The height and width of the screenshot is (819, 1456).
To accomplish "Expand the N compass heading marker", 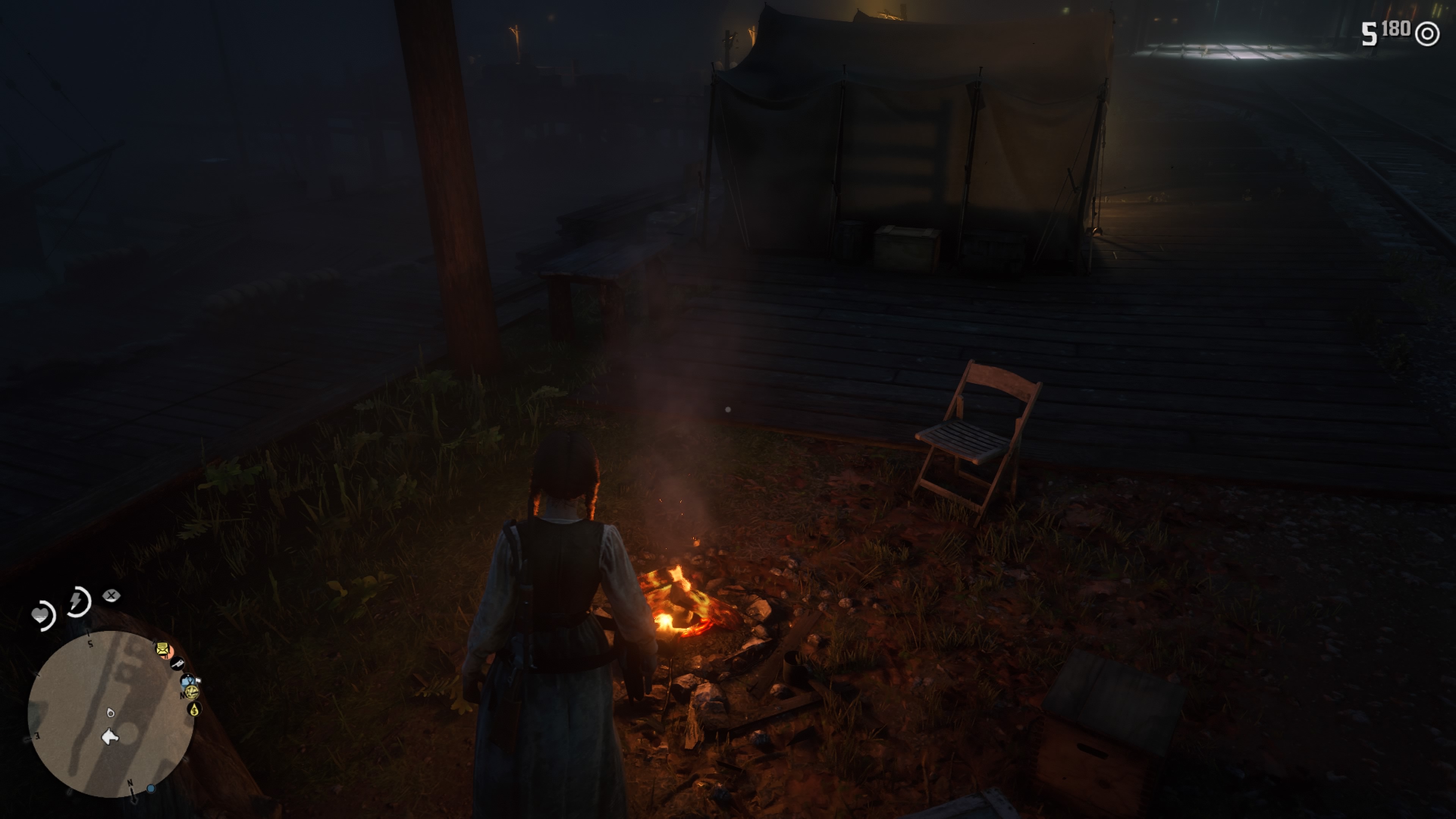I will [130, 783].
